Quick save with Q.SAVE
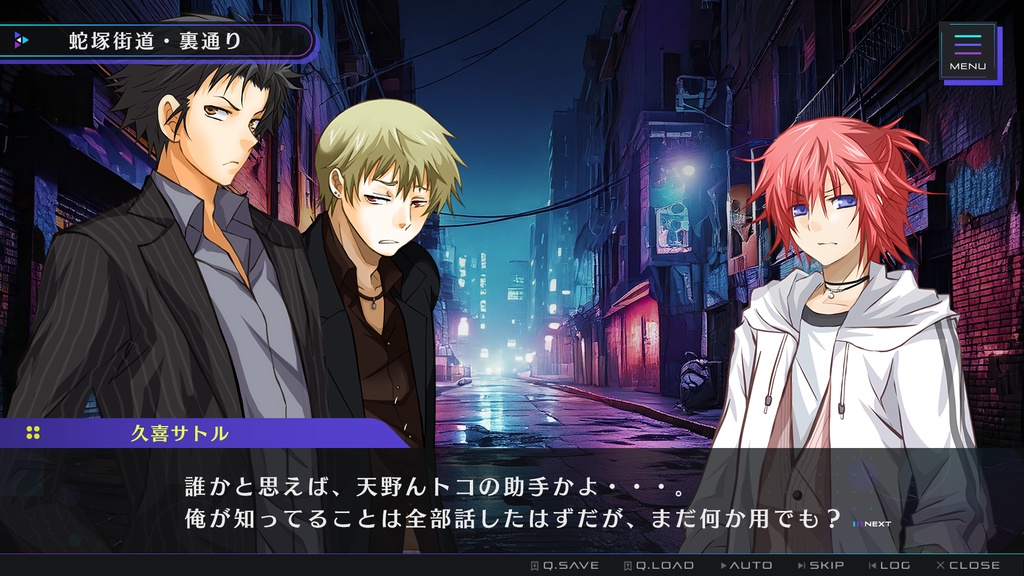Image resolution: width=1024 pixels, height=576 pixels. [564, 565]
